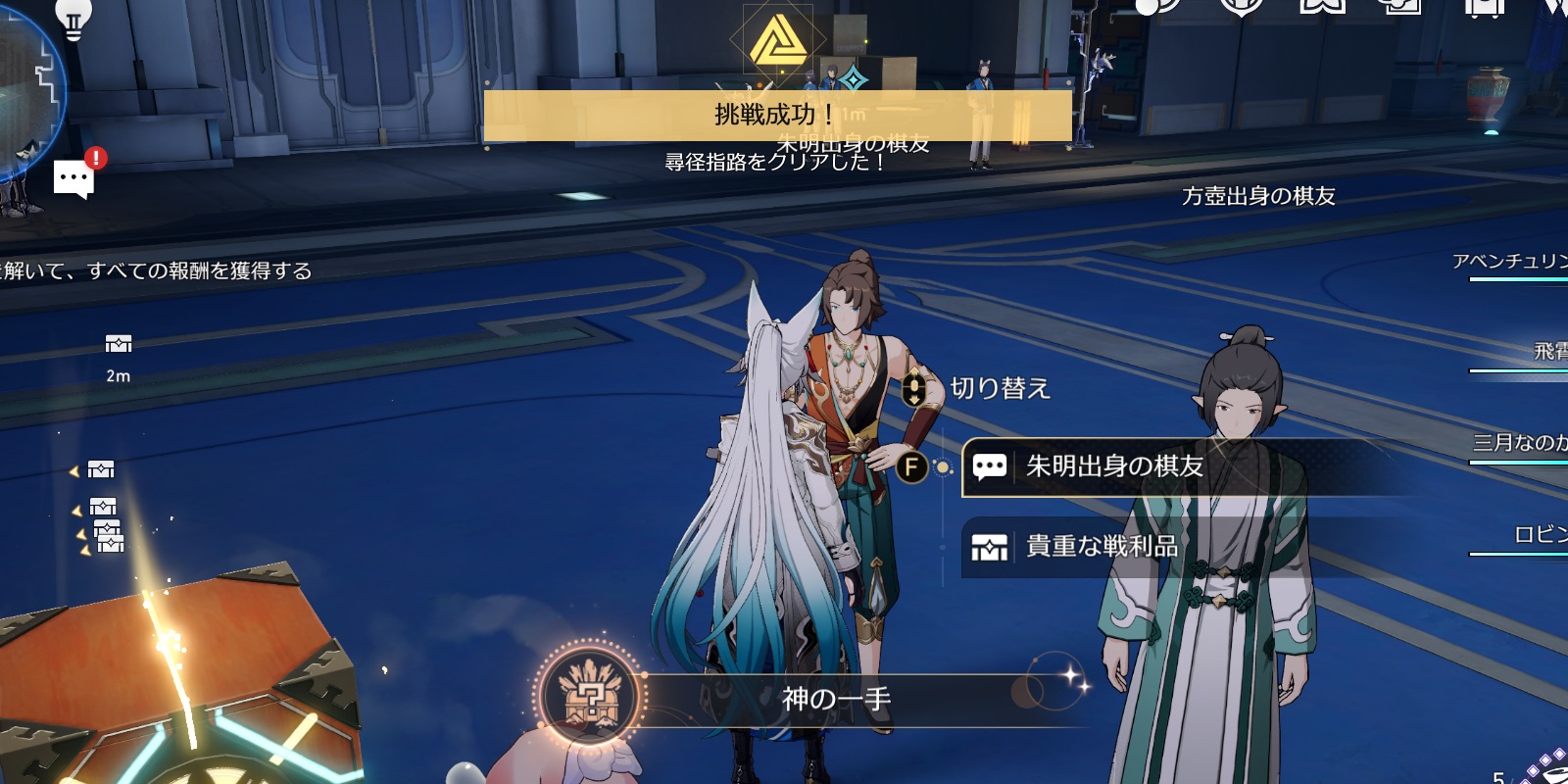Click the treasure chest icon above the 2m label
The width and height of the screenshot is (1568, 784).
tap(118, 345)
